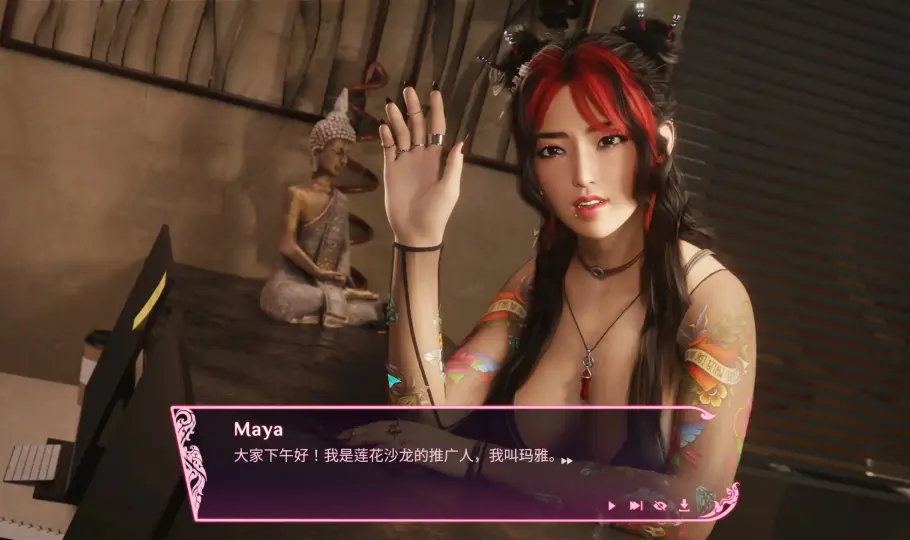910x540 pixels.
Task: Advance Maya's dialogue via the double-arrow indicator
Action: [x=567, y=462]
